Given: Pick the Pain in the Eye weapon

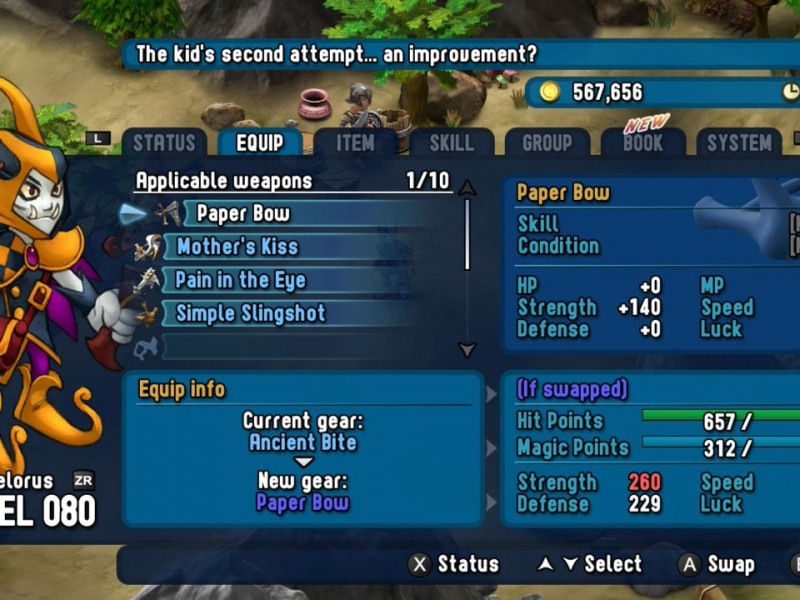Looking at the screenshot, I should (240, 280).
